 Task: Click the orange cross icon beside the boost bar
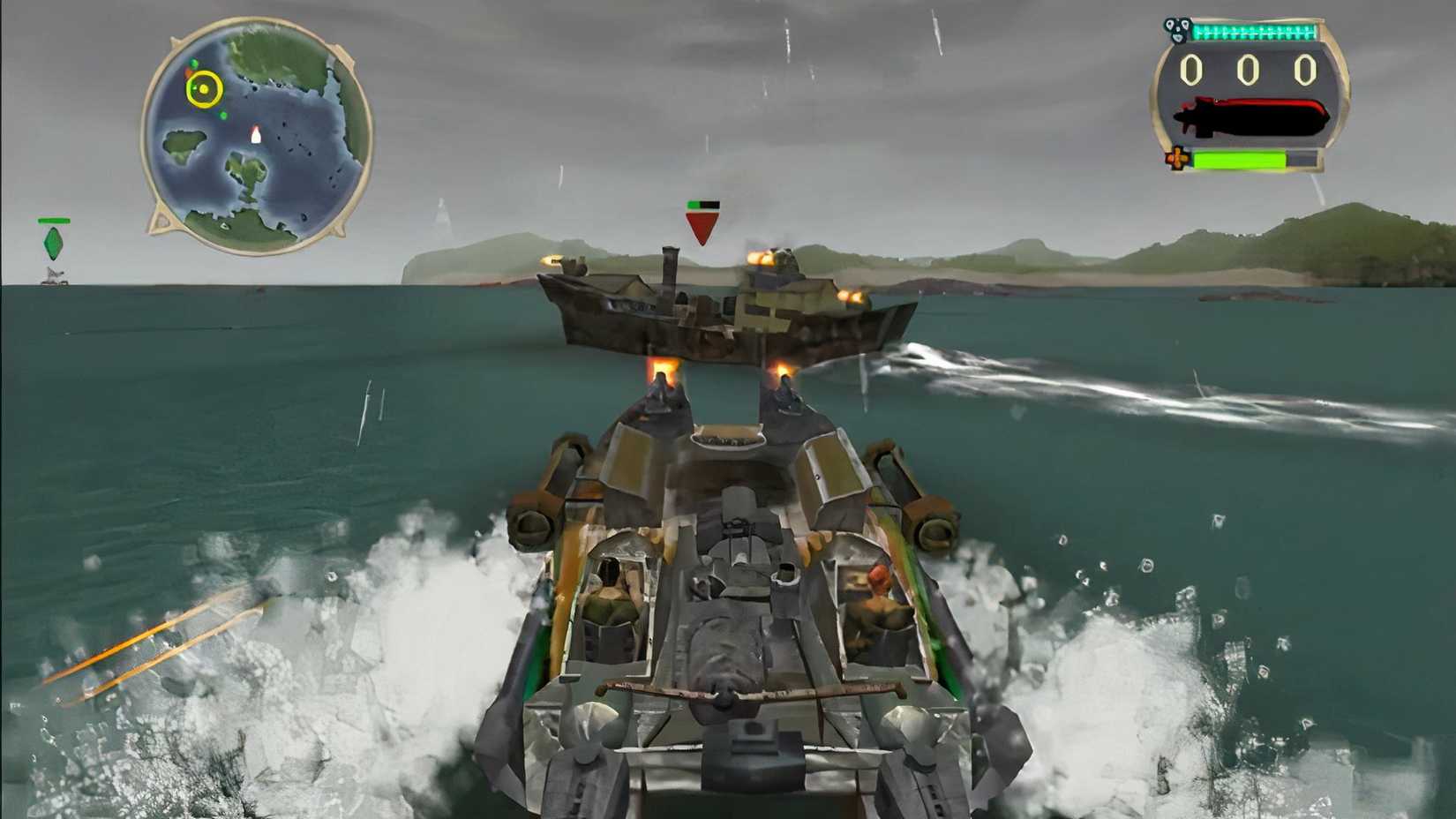coord(1178,158)
